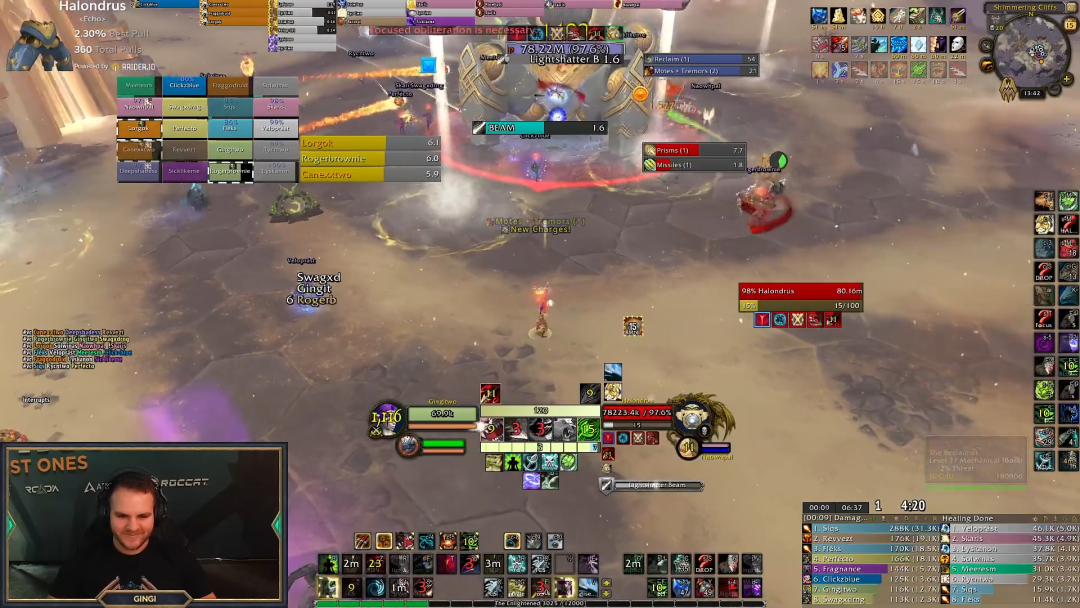
Task: Choose Gingitwo's raid frame
Action: tap(230, 149)
